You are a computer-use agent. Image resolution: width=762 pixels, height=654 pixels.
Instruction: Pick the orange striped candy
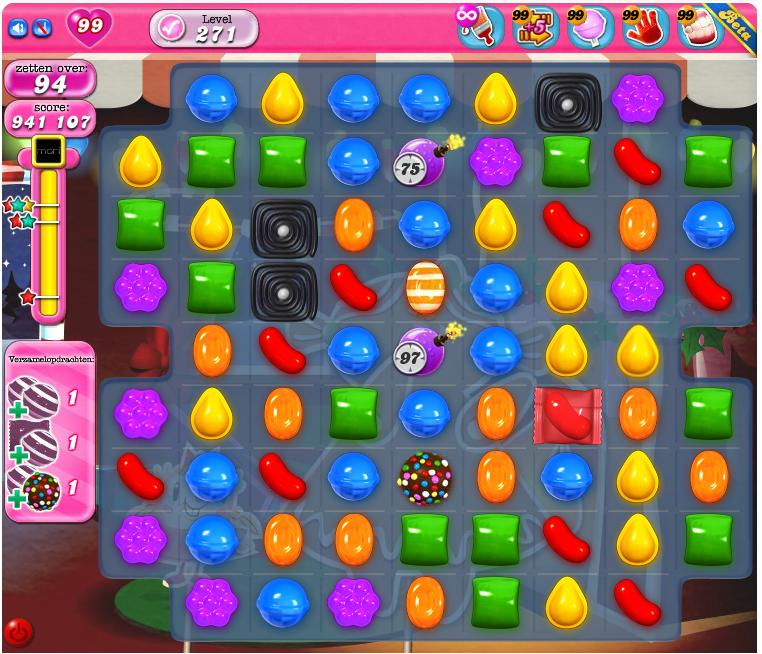pos(425,288)
